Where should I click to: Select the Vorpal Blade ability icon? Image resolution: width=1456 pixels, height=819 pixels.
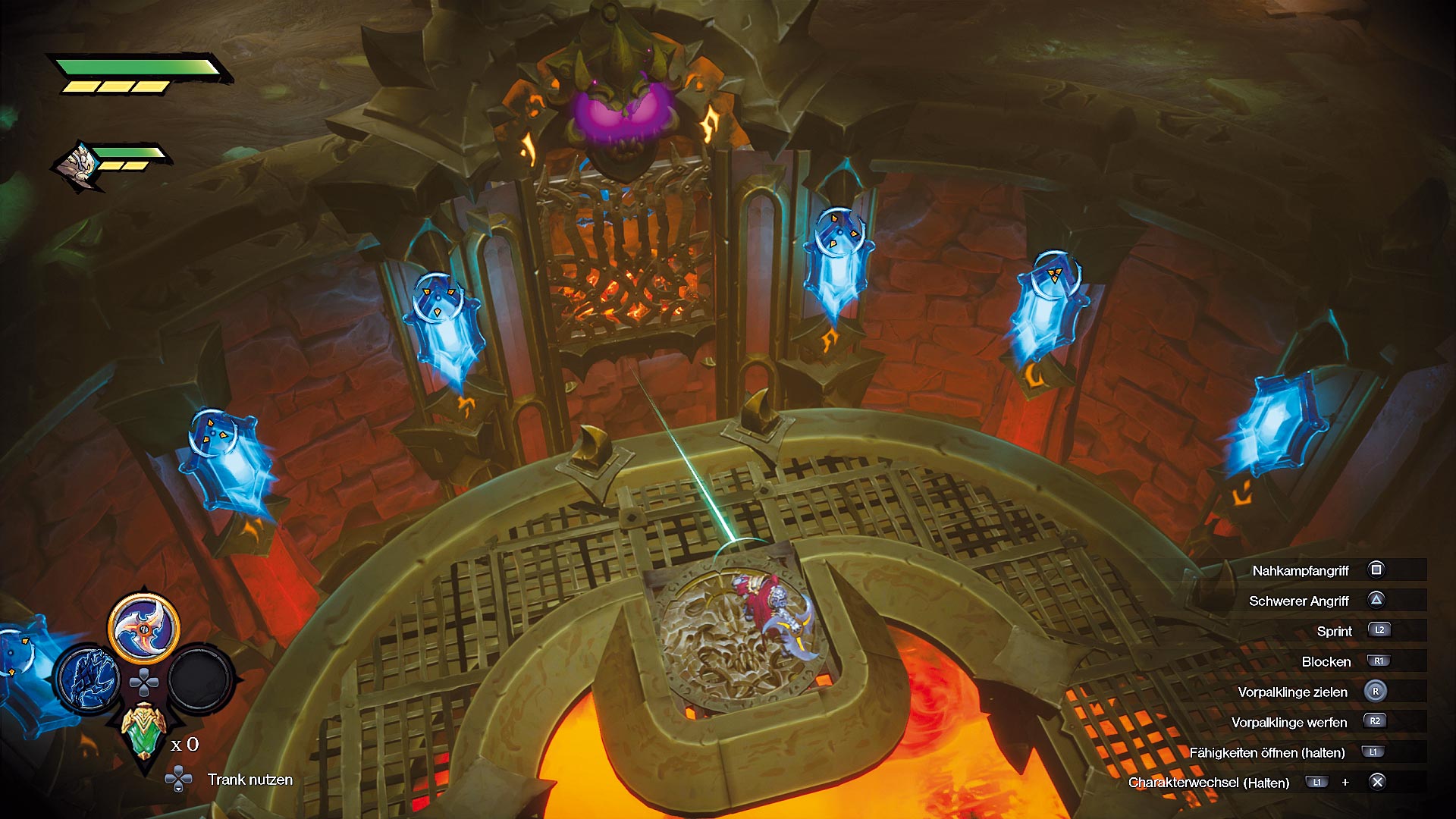144,628
